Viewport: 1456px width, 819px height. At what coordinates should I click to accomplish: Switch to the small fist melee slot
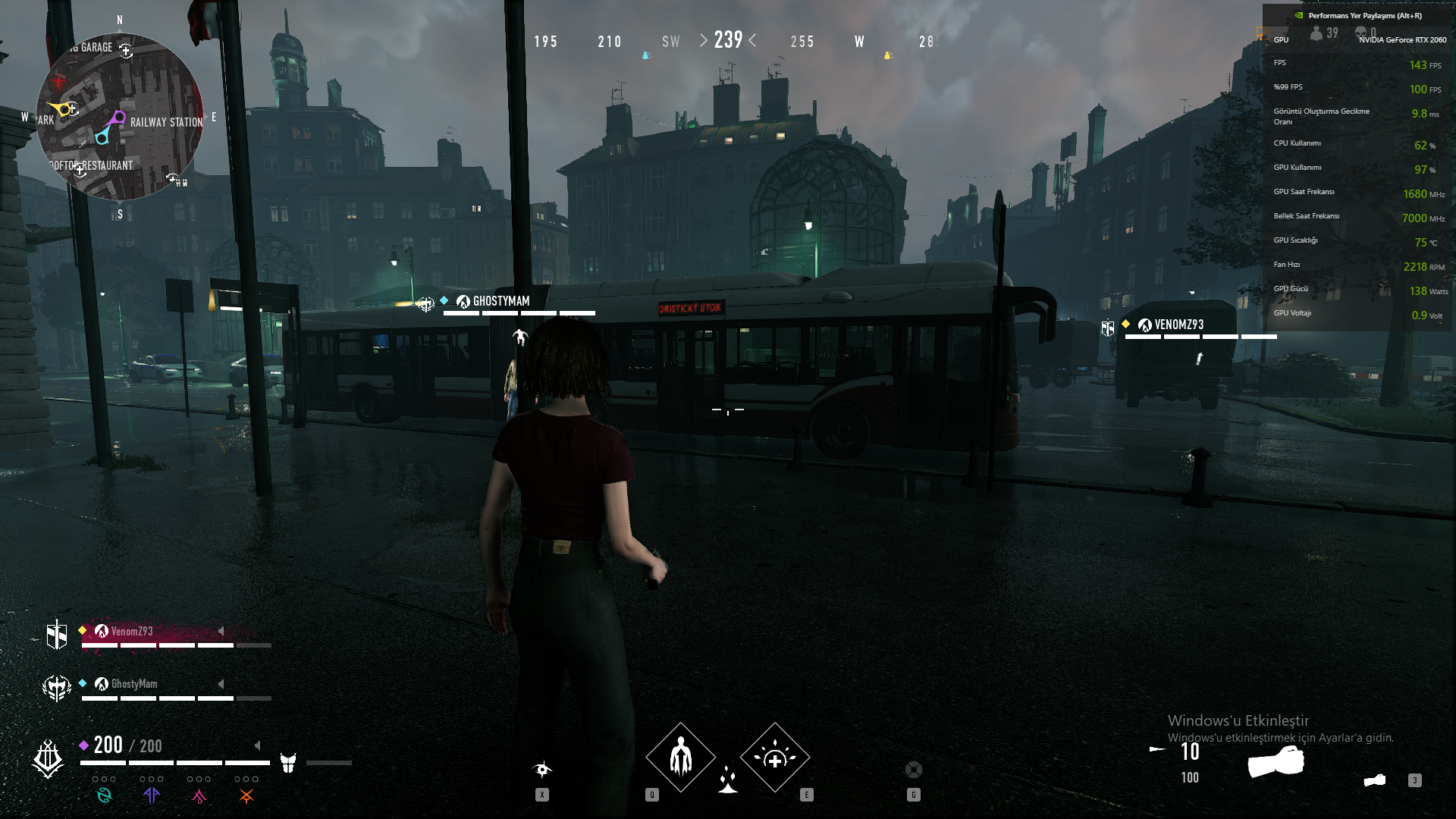(x=1375, y=780)
